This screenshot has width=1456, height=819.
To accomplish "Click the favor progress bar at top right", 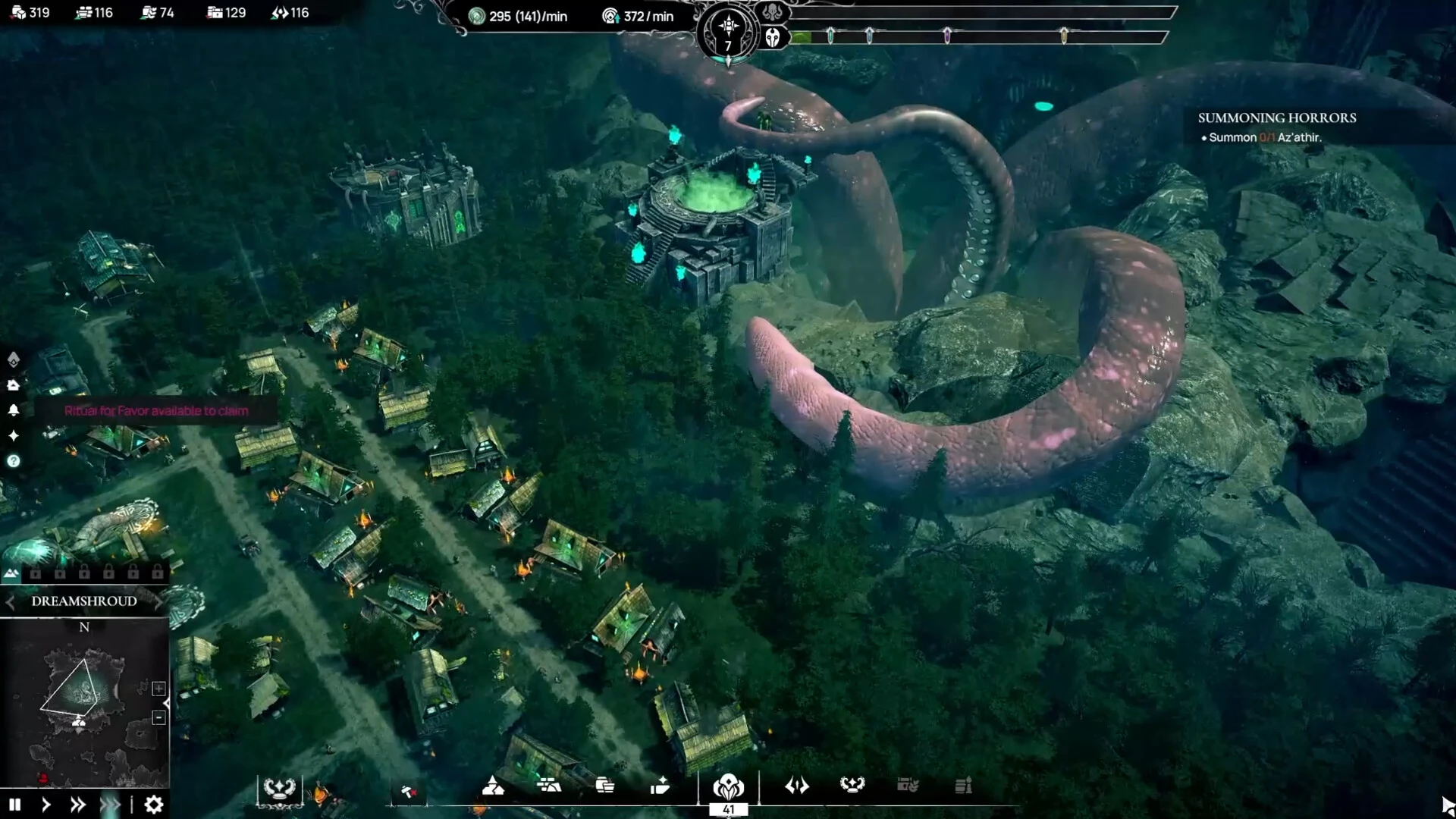I will tap(978, 34).
